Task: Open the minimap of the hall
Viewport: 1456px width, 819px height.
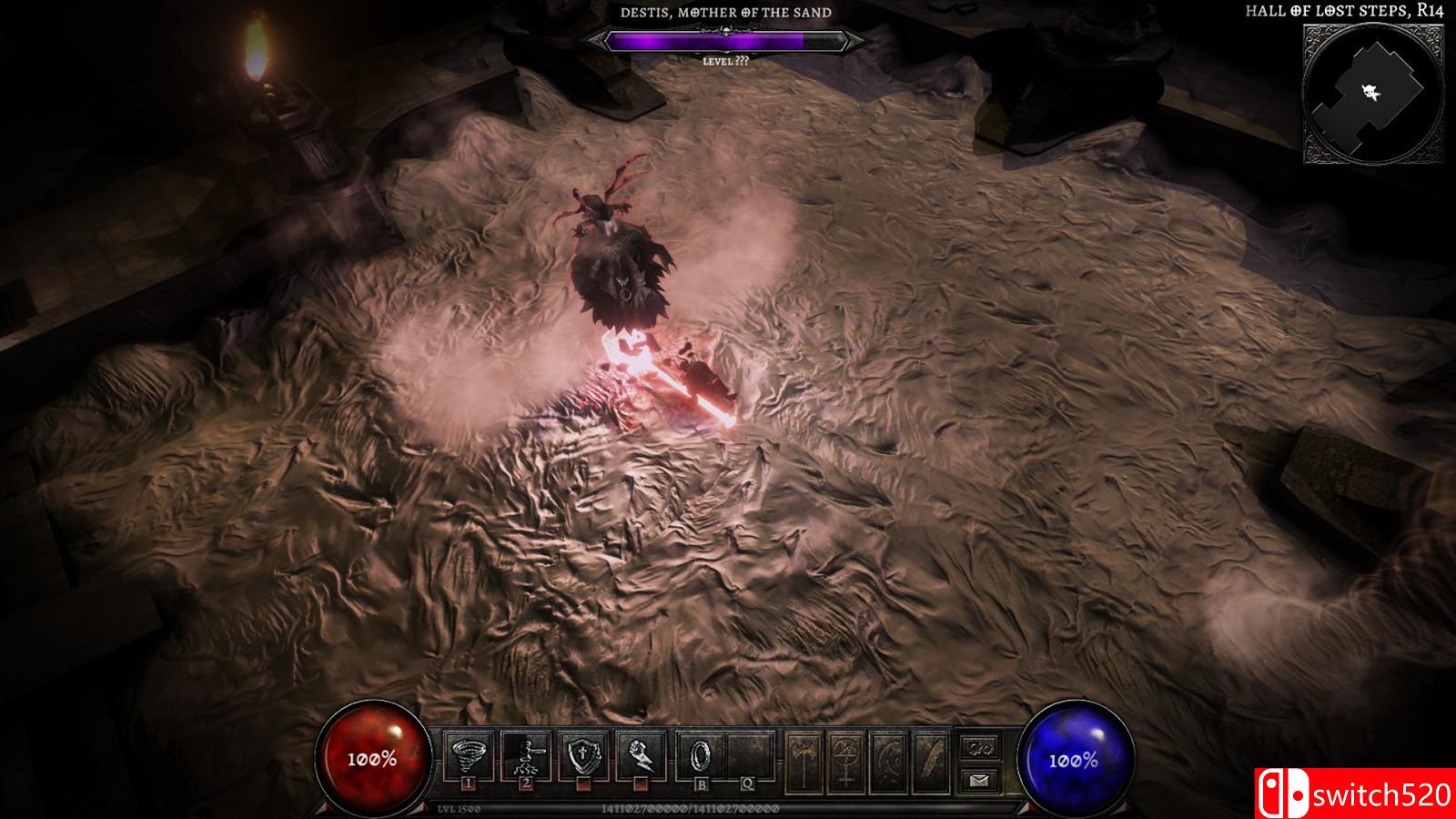Action: tap(1372, 94)
